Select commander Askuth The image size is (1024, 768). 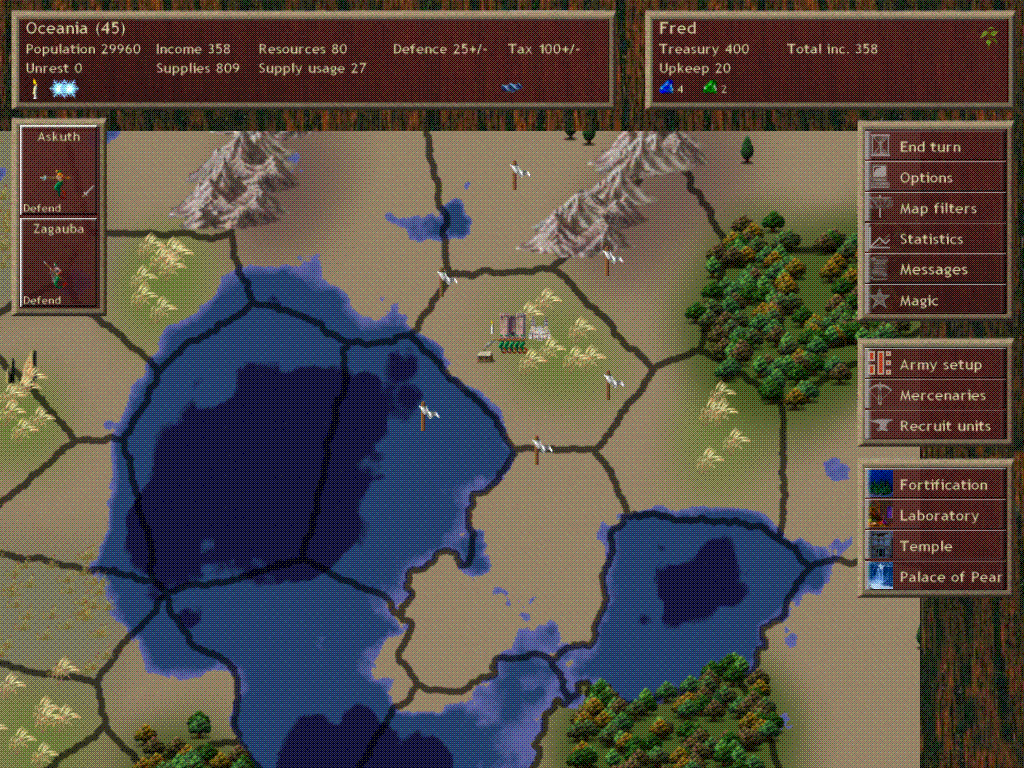(59, 172)
